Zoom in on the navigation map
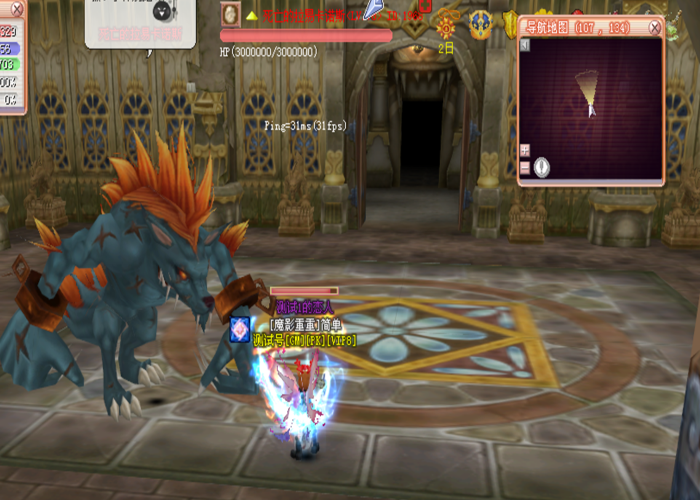 [x=525, y=150]
